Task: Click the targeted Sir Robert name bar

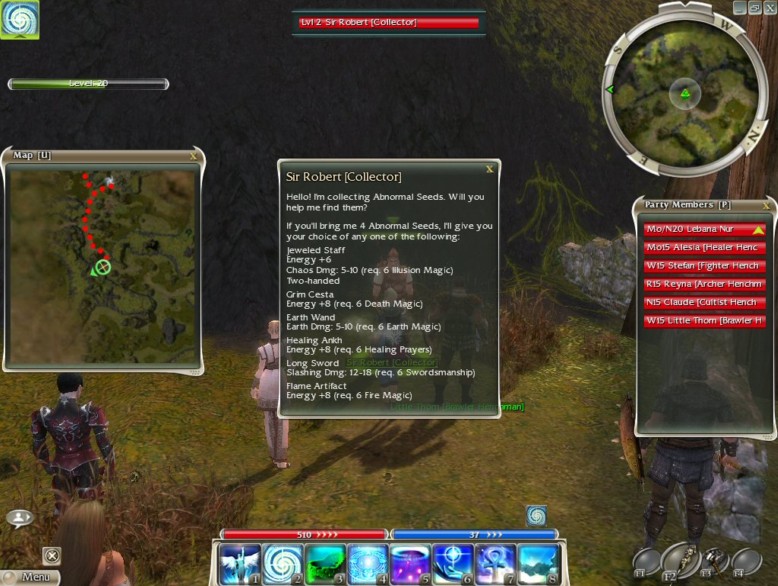Action: 388,22
